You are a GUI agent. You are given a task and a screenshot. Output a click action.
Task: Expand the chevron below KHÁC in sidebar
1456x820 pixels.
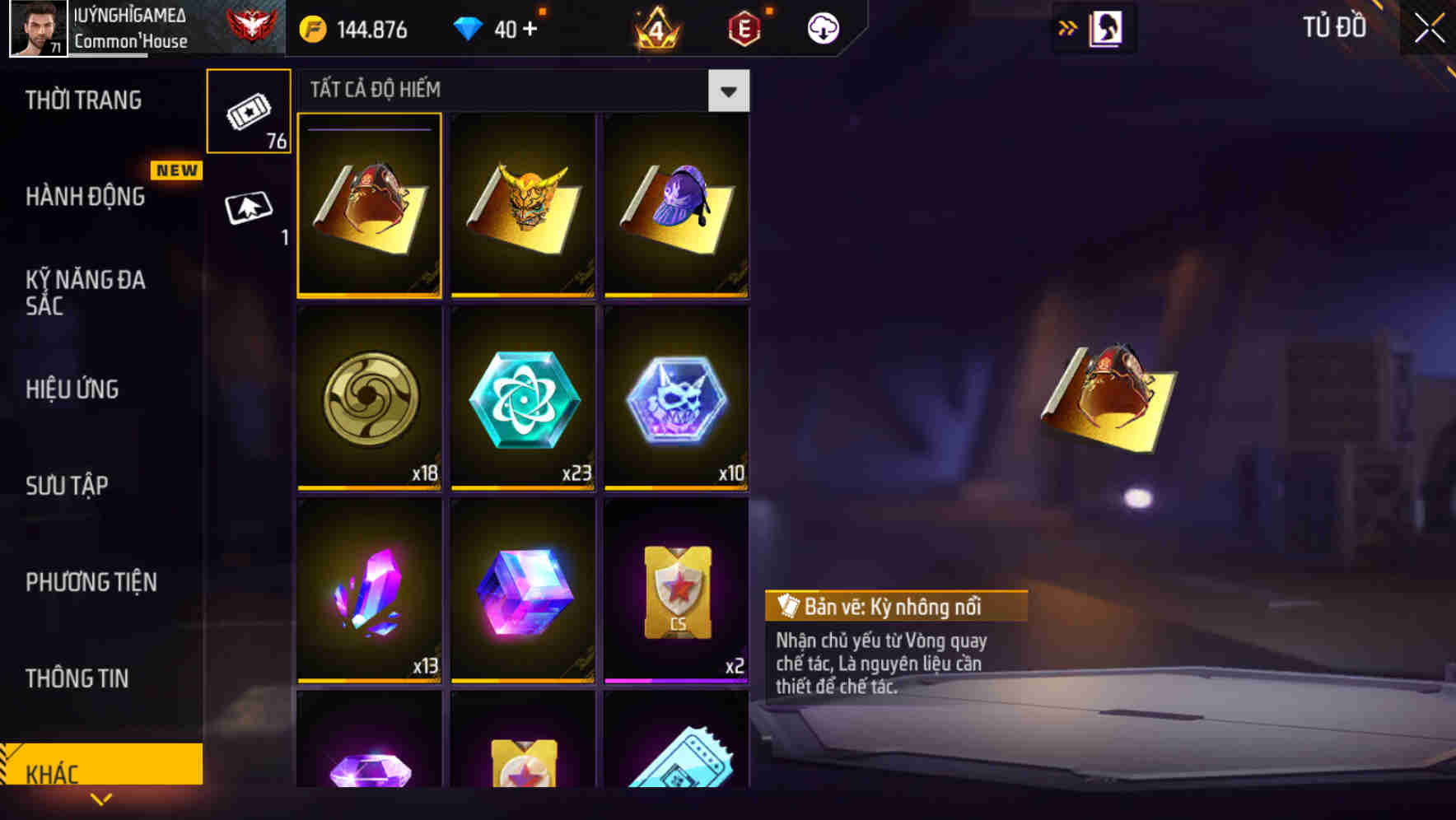(100, 799)
